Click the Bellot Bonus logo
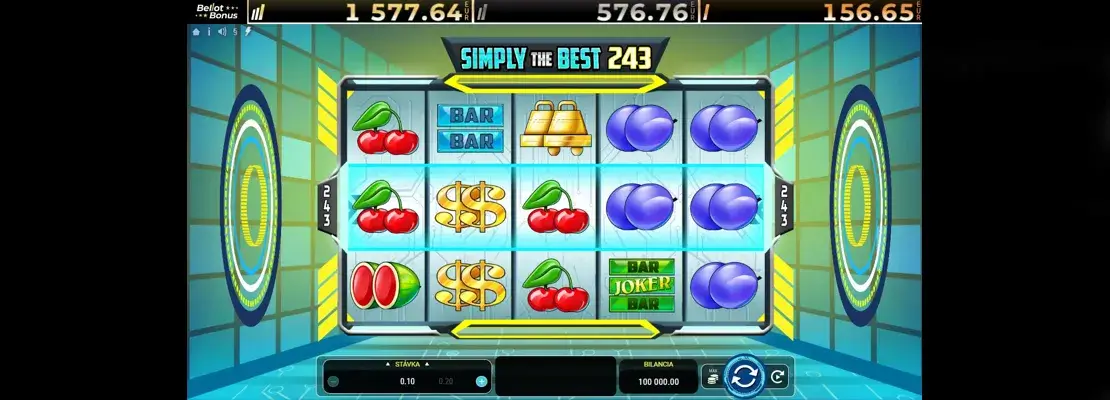The height and width of the screenshot is (400, 1110). pyautogui.click(x=217, y=11)
